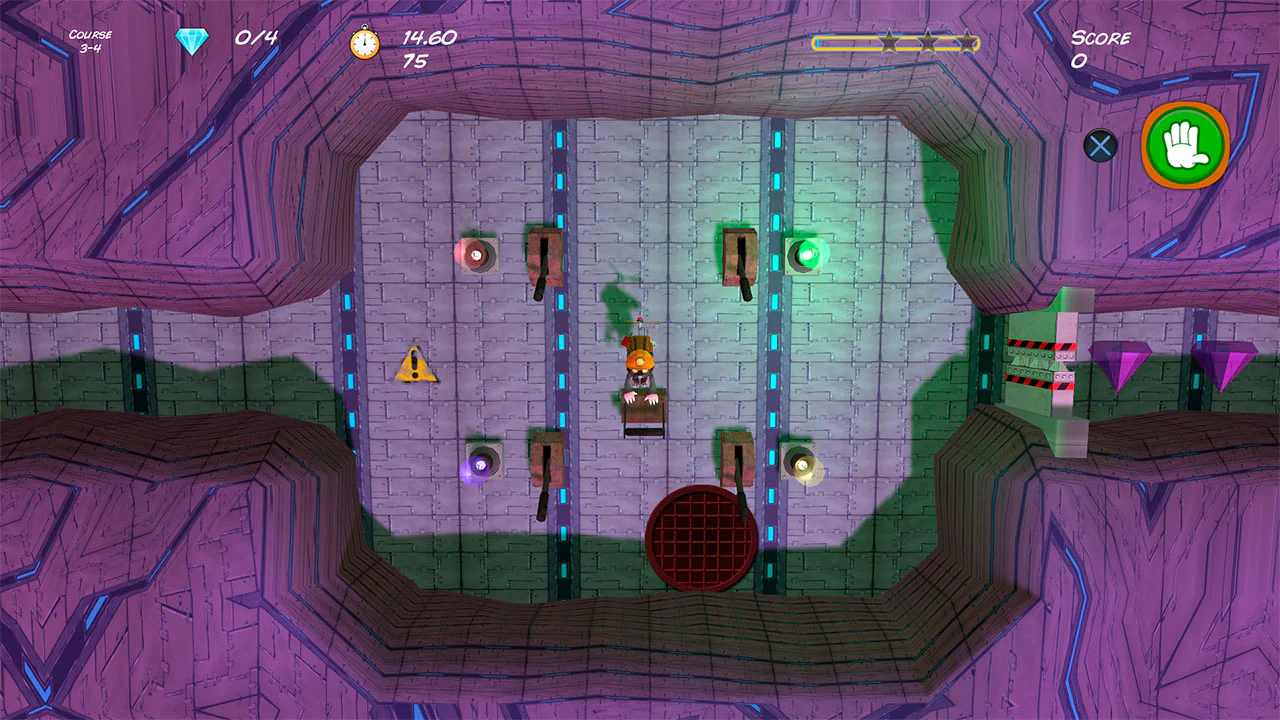Viewport: 1280px width, 720px height.
Task: Click the PlayStation cross button prompt
Action: 1100,146
